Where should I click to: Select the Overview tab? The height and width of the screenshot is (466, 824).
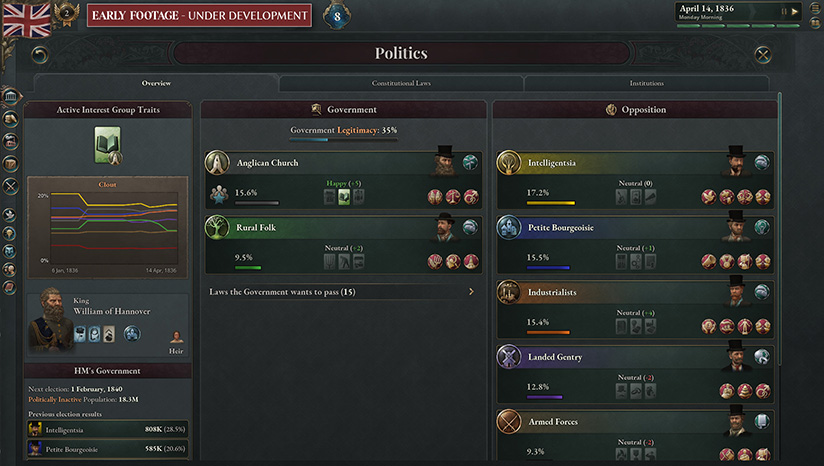[156, 83]
